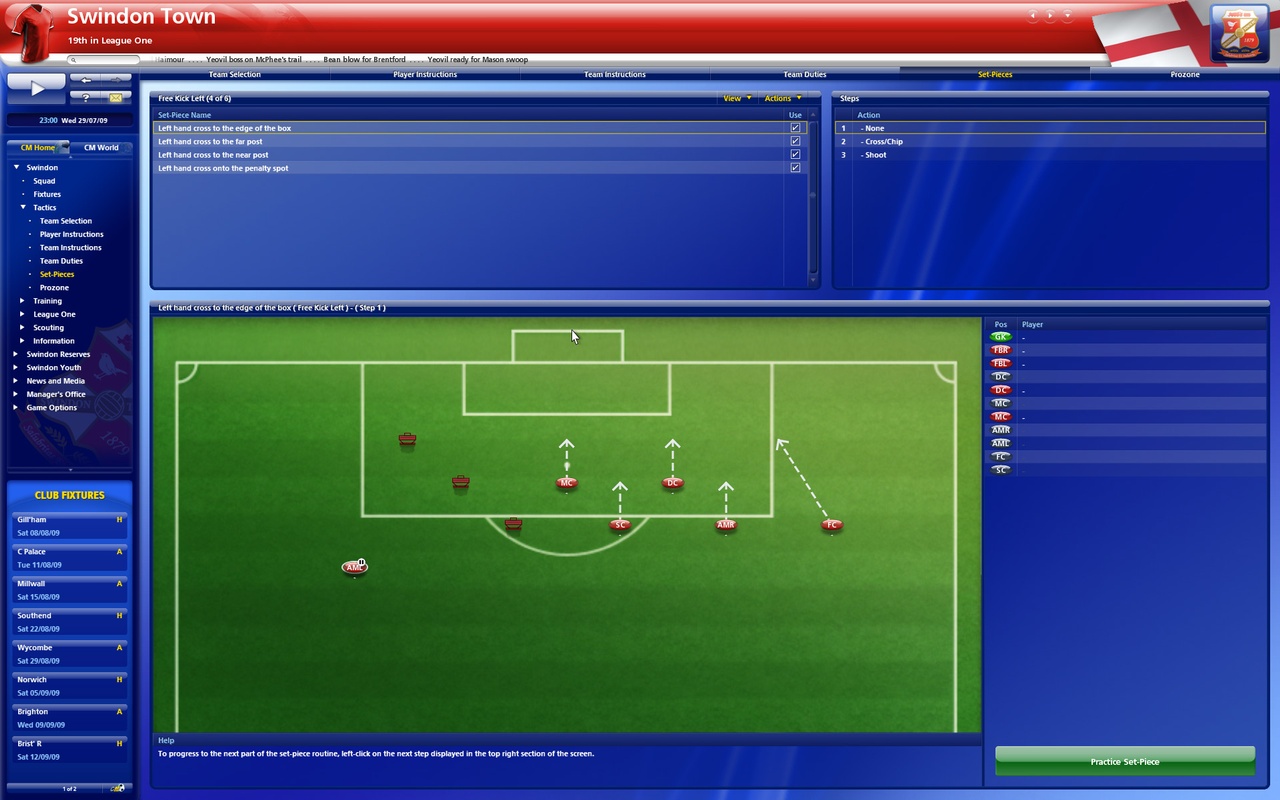Select the FC marker on the pitch

coord(831,524)
